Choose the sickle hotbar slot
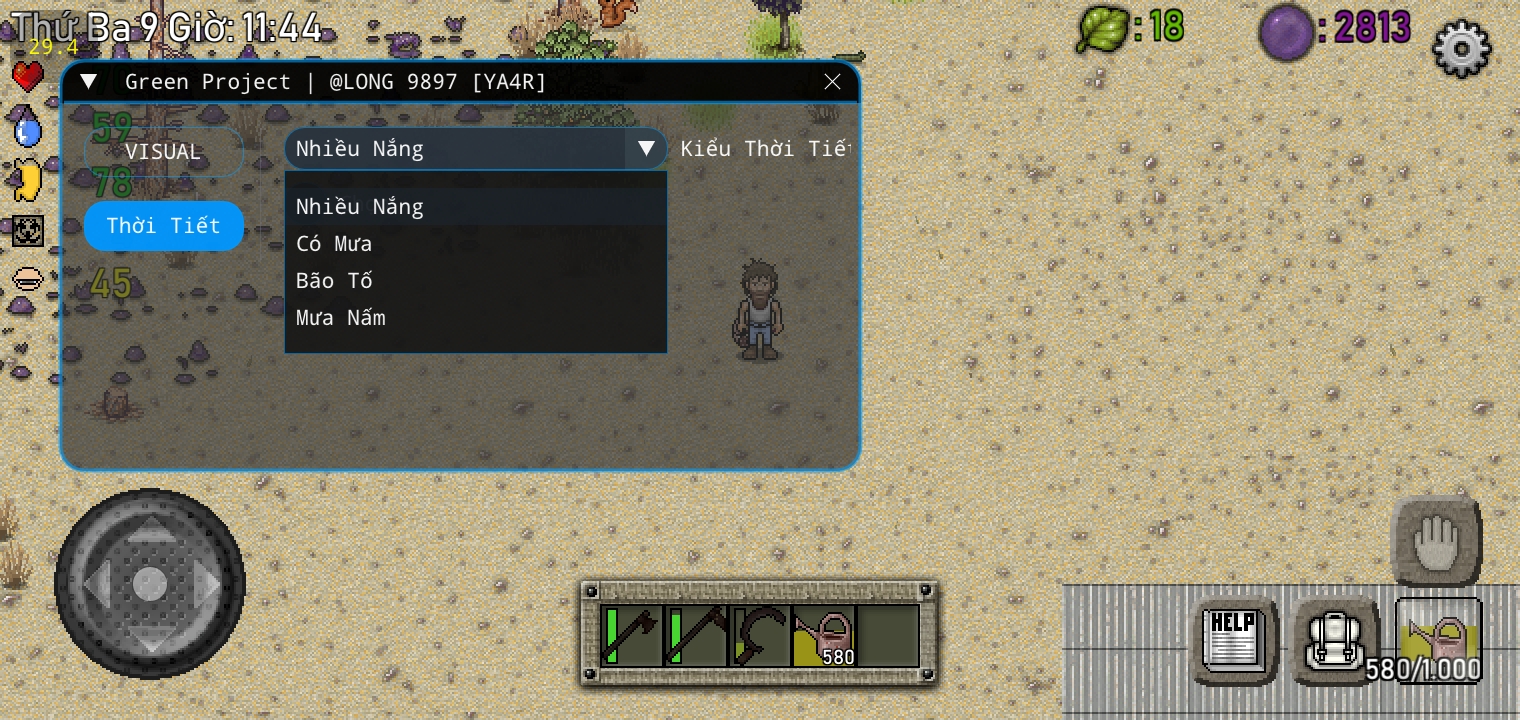Viewport: 1520px width, 720px height. click(760, 635)
